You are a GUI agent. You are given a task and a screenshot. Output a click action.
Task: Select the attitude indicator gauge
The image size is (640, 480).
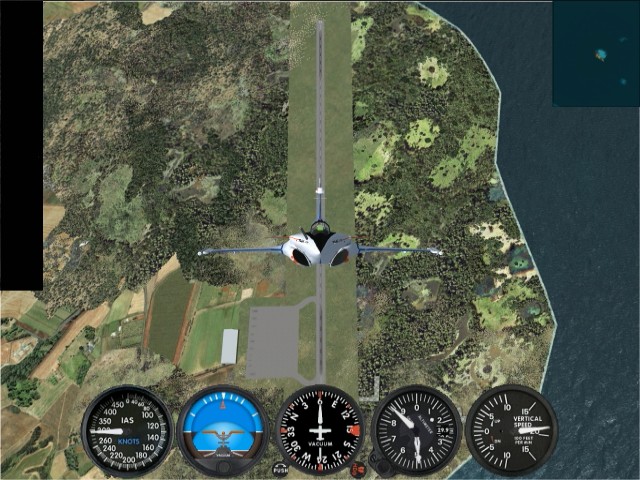tap(222, 430)
